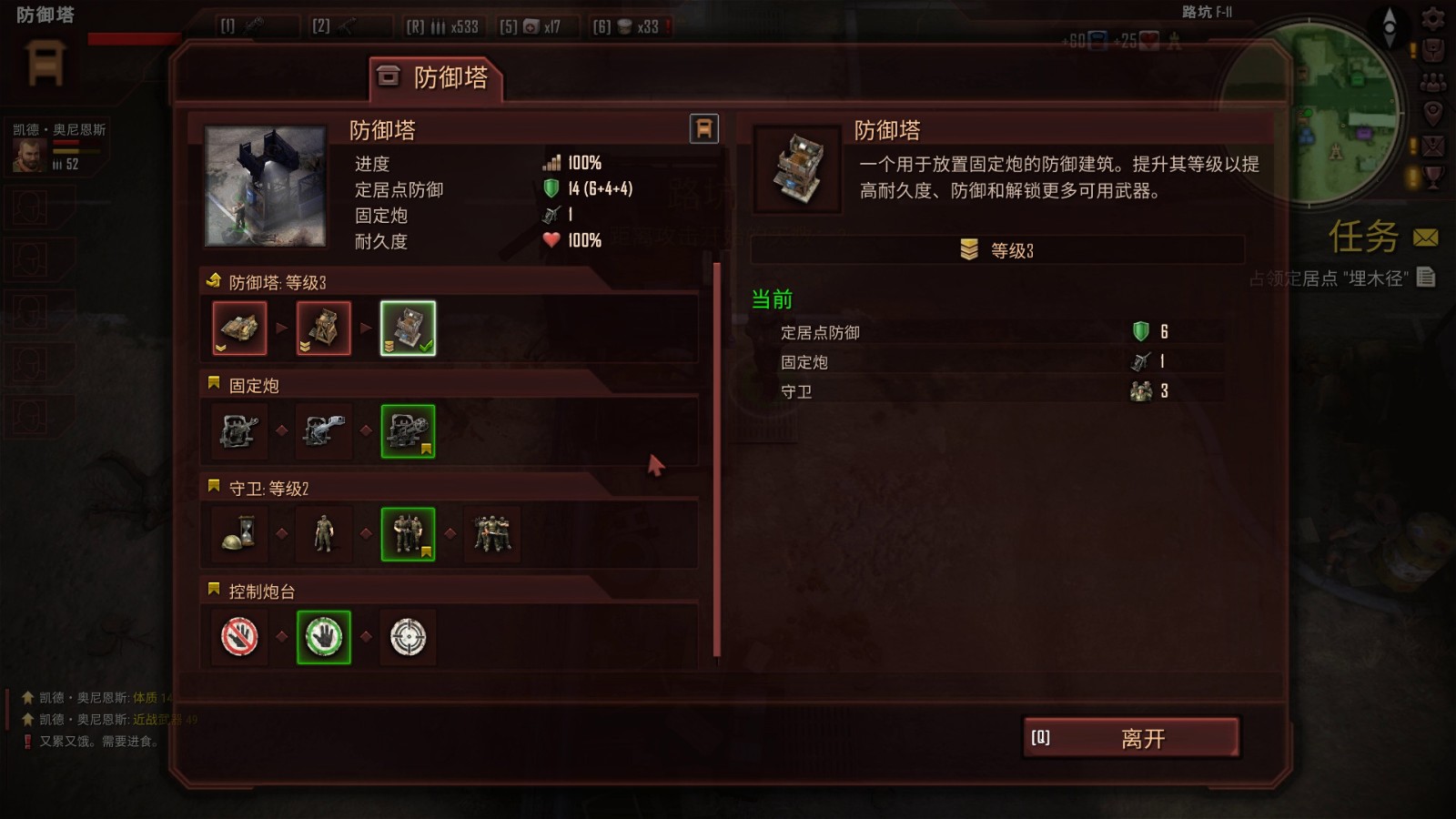Viewport: 1456px width, 819px height.
Task: Open the squad members icon near the minimap
Action: click(x=1431, y=80)
